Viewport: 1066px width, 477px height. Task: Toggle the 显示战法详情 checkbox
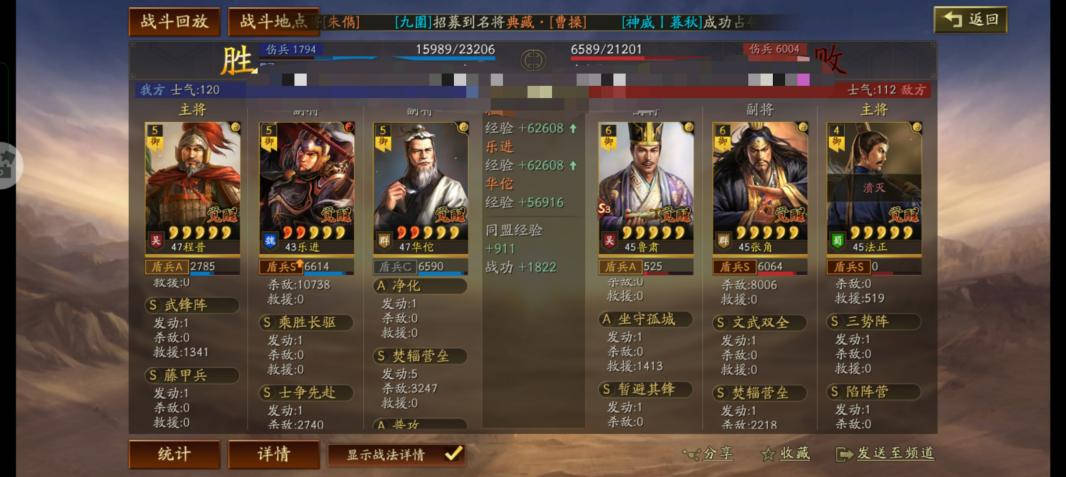click(x=453, y=454)
